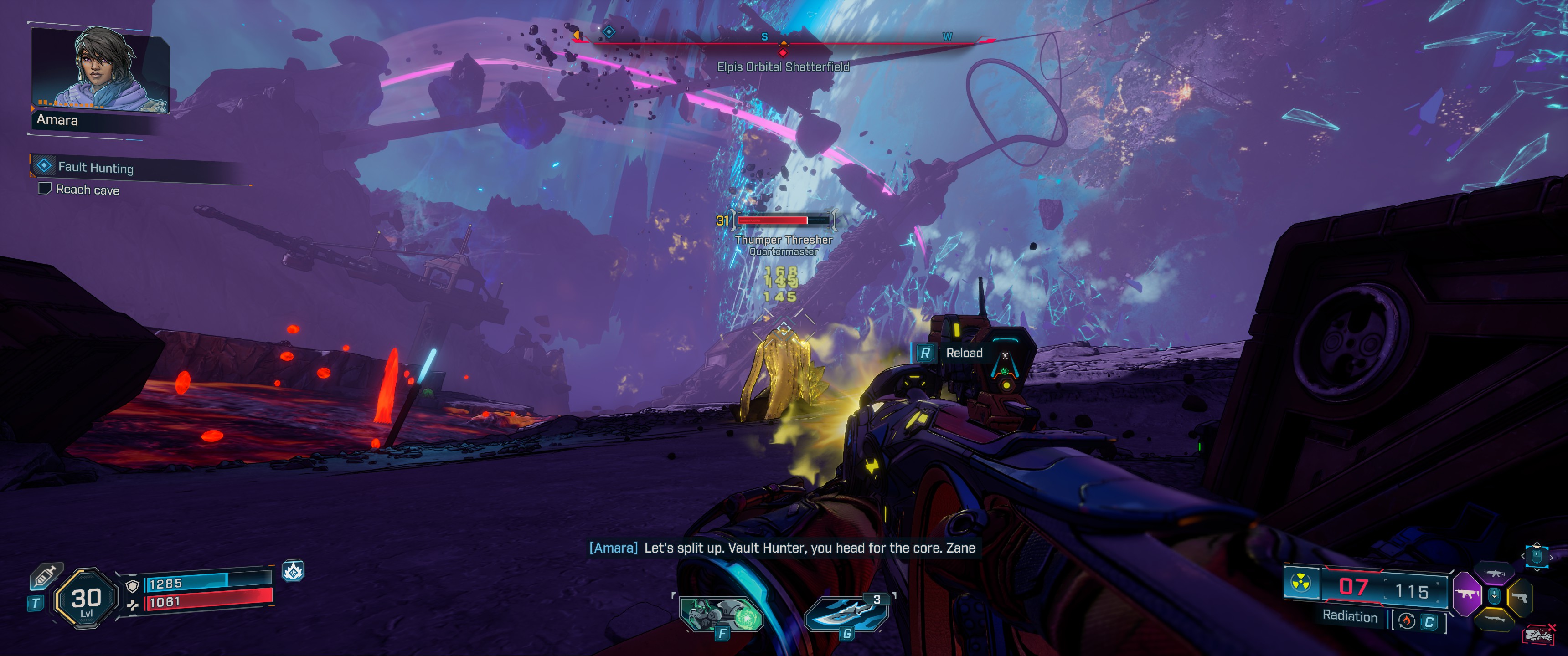
Task: Select the Fault Hunting mission tracker
Action: click(x=96, y=167)
